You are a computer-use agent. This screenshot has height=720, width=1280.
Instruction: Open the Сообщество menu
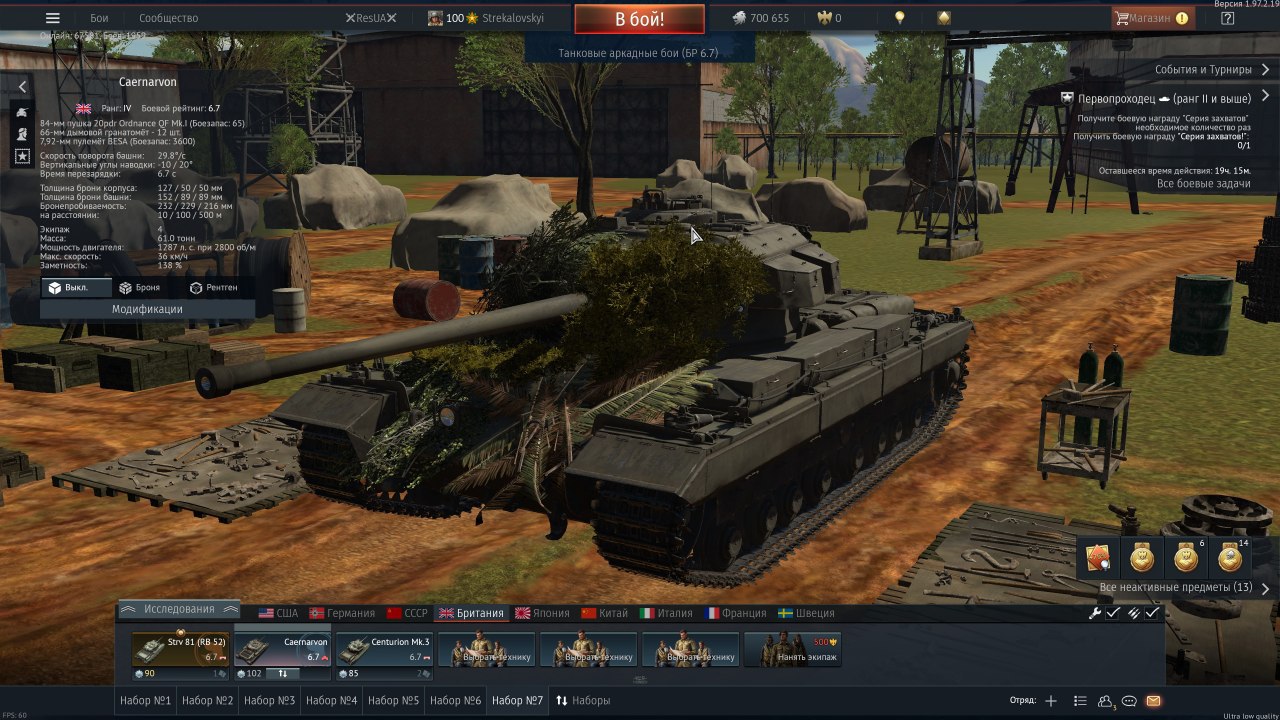point(168,18)
